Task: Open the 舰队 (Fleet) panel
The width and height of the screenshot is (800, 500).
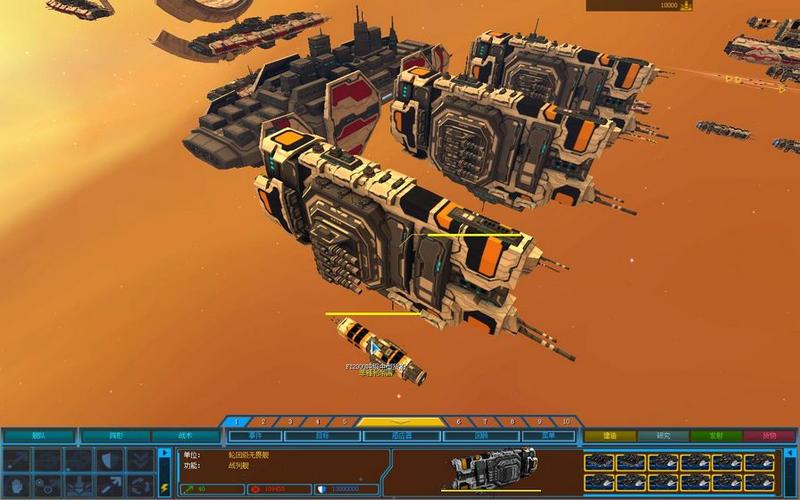Action: tap(39, 436)
